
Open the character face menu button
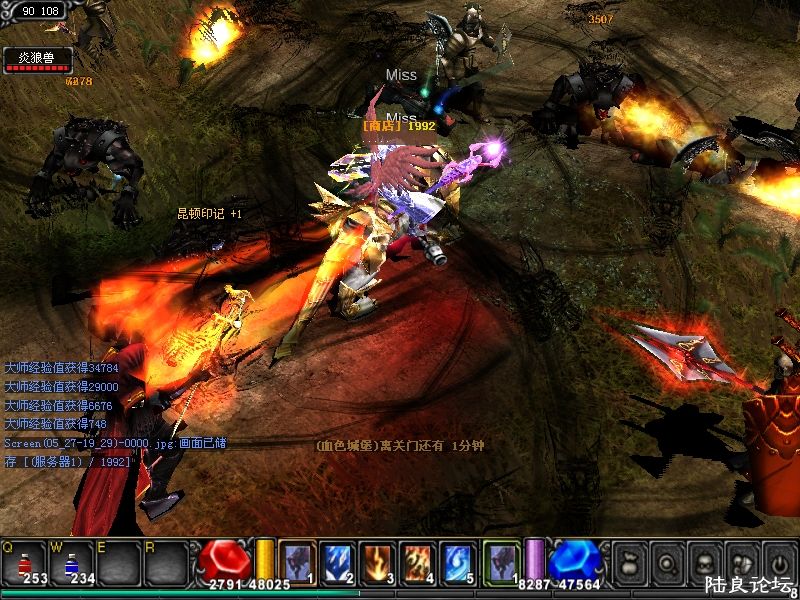pos(702,560)
